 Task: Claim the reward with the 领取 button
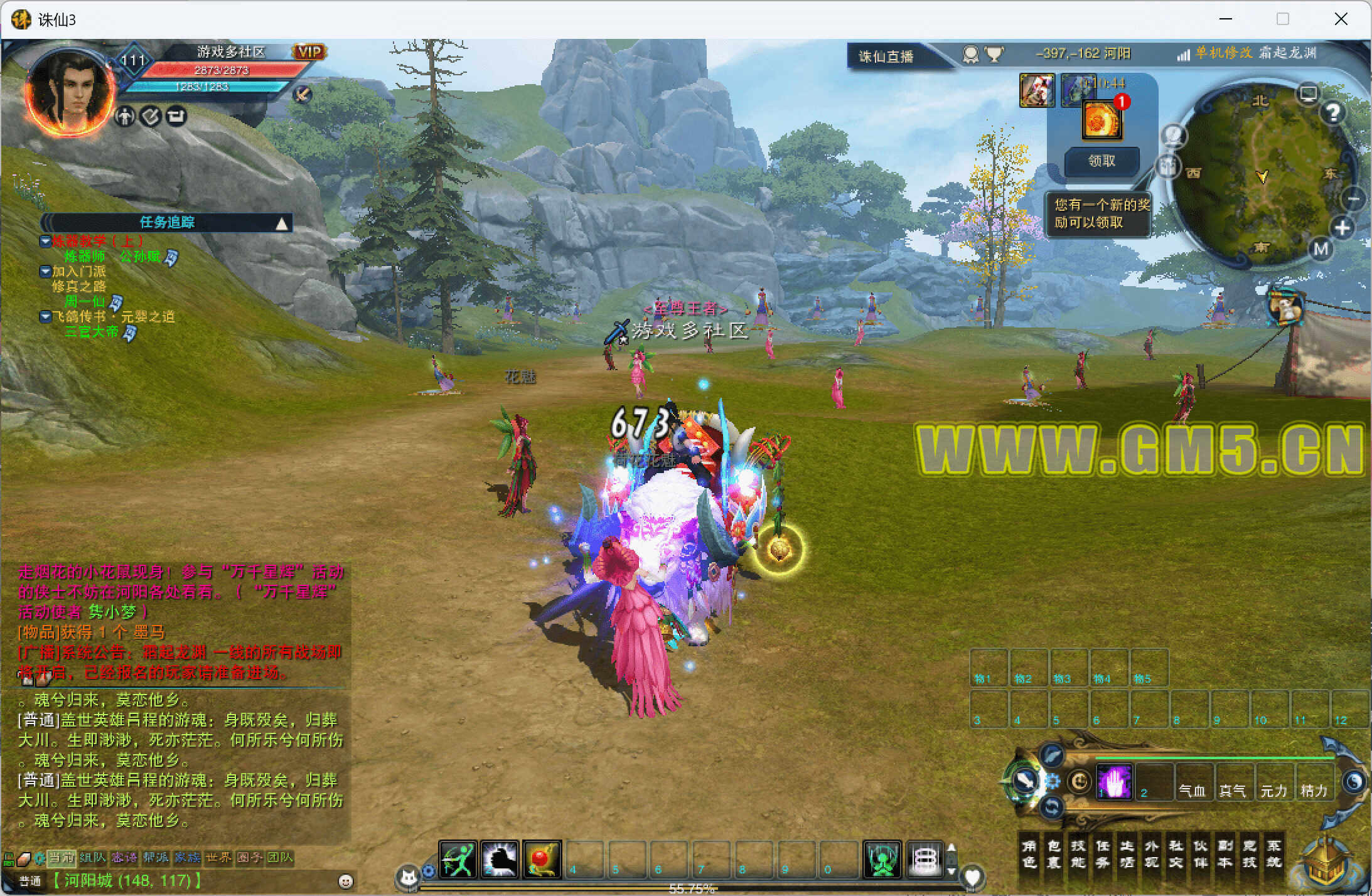[1101, 161]
